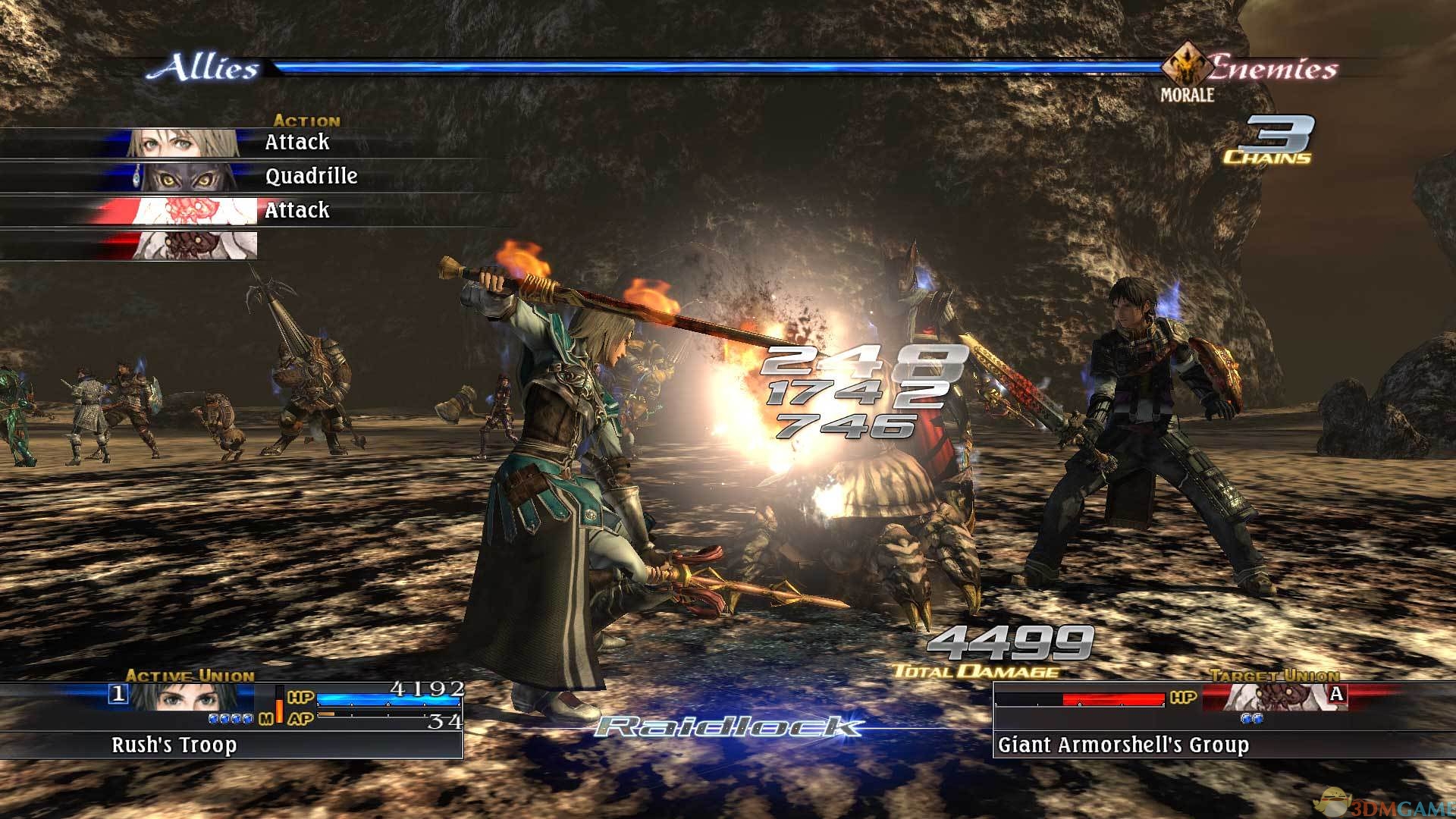Click the "M" morale marker near the blue gems

click(267, 718)
